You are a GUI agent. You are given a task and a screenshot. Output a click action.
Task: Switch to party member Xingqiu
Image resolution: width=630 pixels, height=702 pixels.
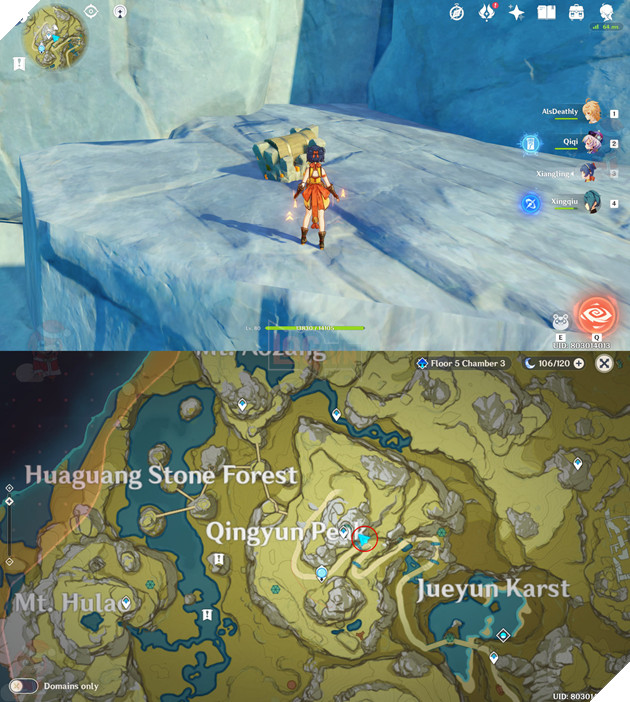(590, 204)
